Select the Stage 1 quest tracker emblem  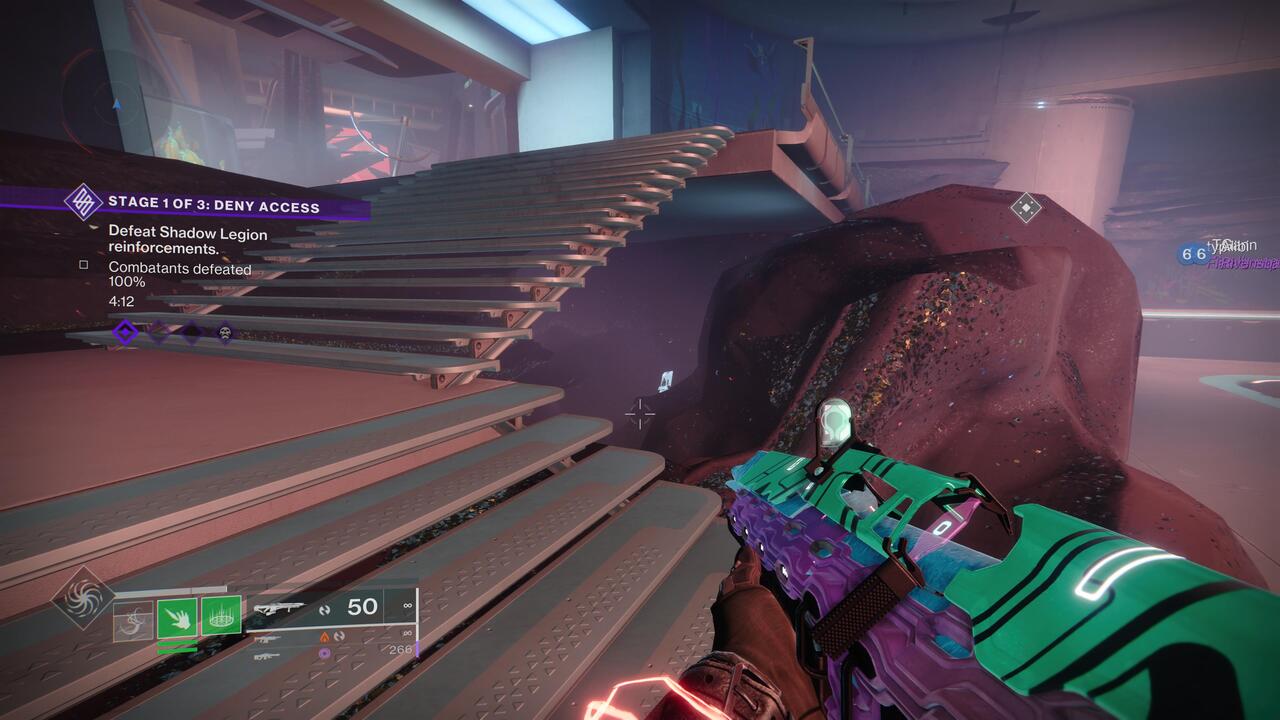tap(84, 201)
